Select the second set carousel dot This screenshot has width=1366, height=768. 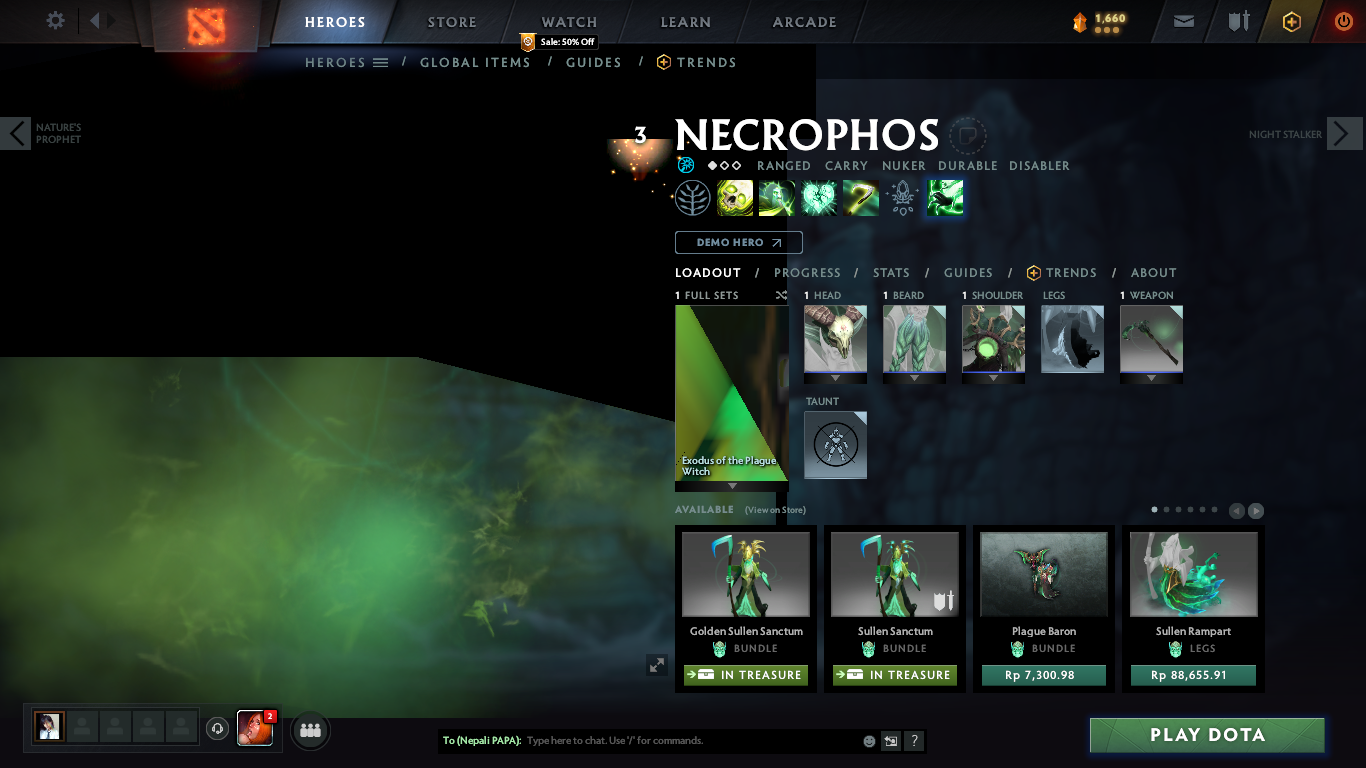coord(1166,509)
